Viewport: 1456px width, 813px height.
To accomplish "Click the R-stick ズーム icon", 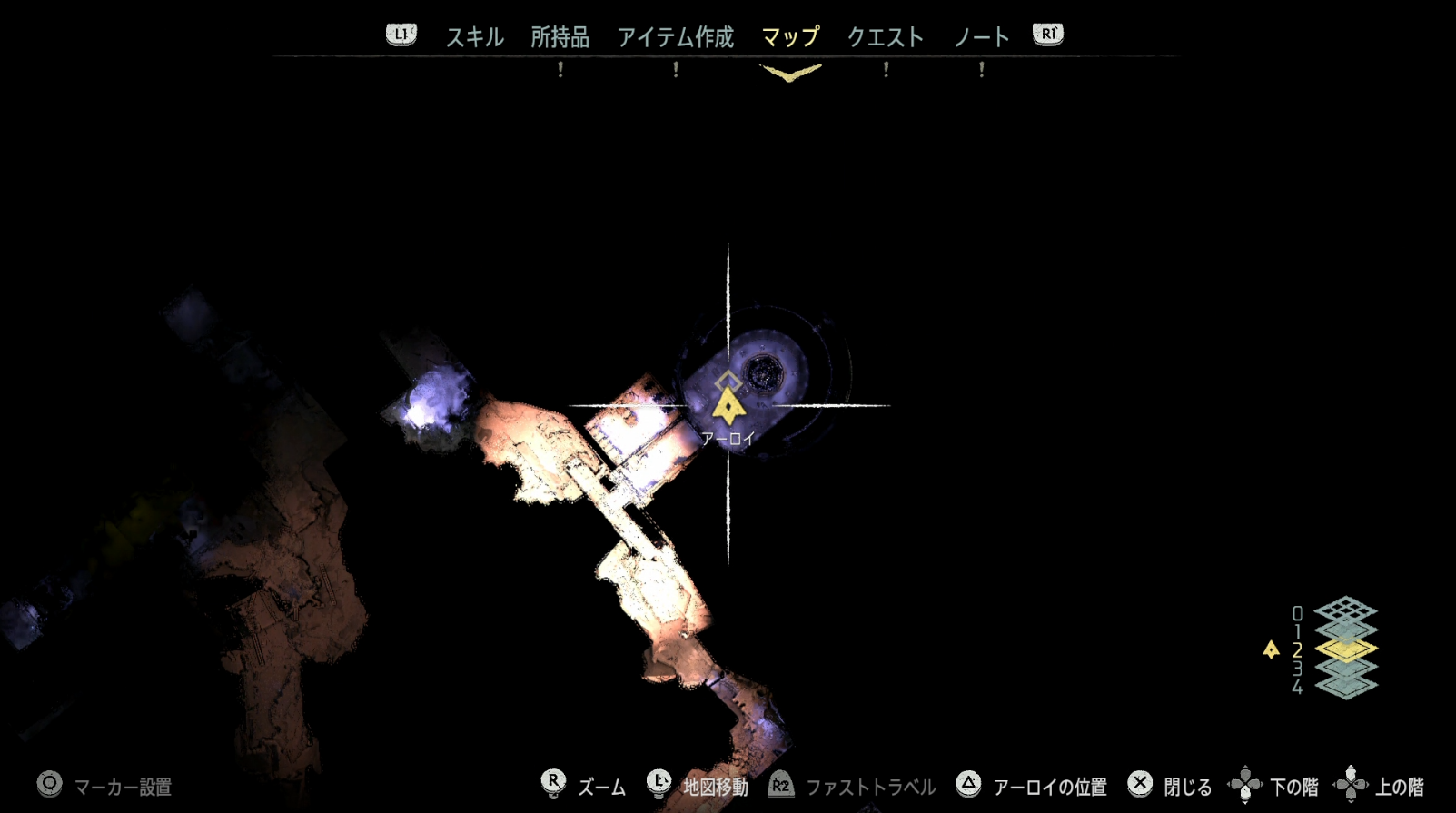I will (x=554, y=783).
